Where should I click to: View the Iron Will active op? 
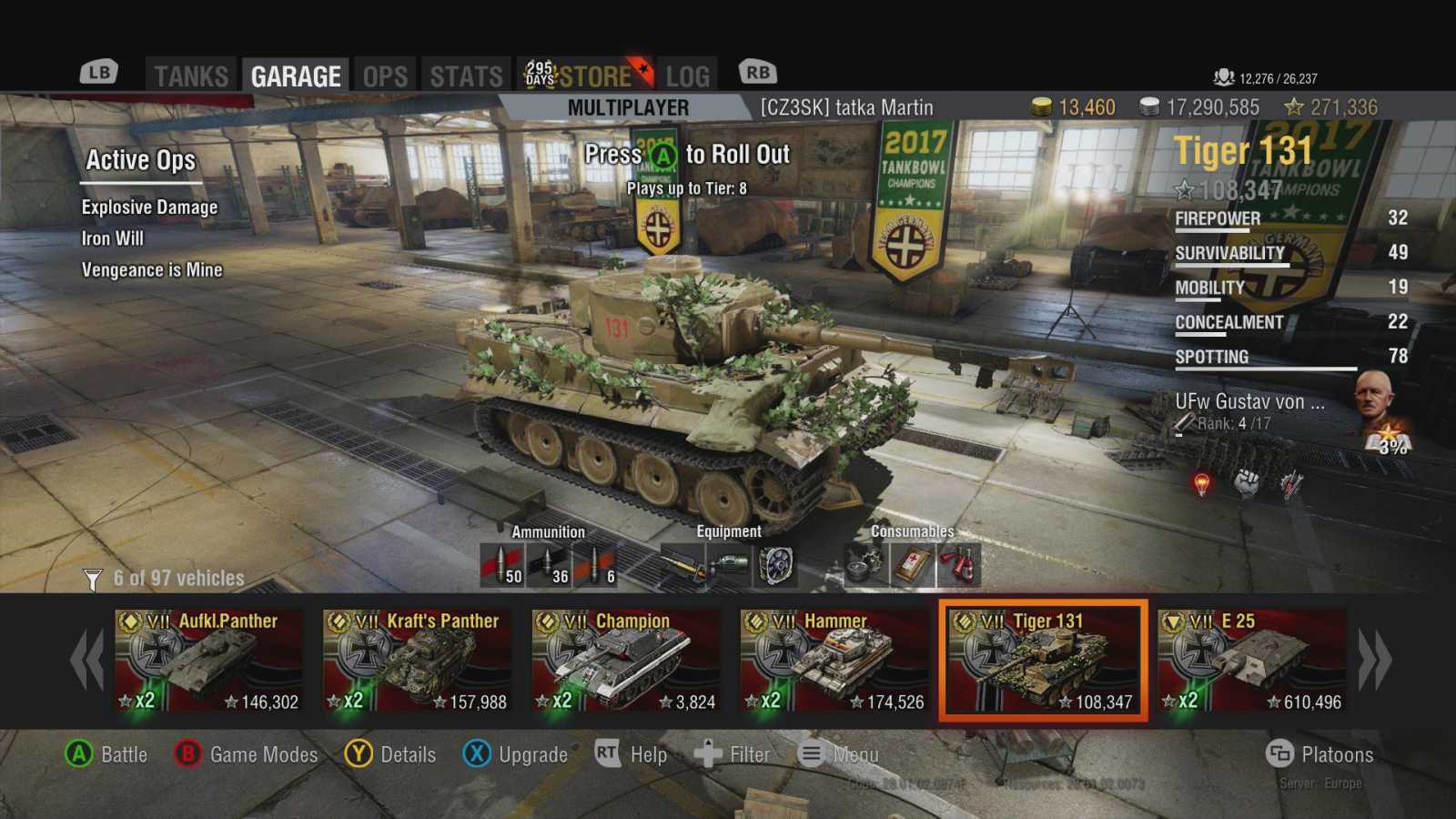click(113, 238)
